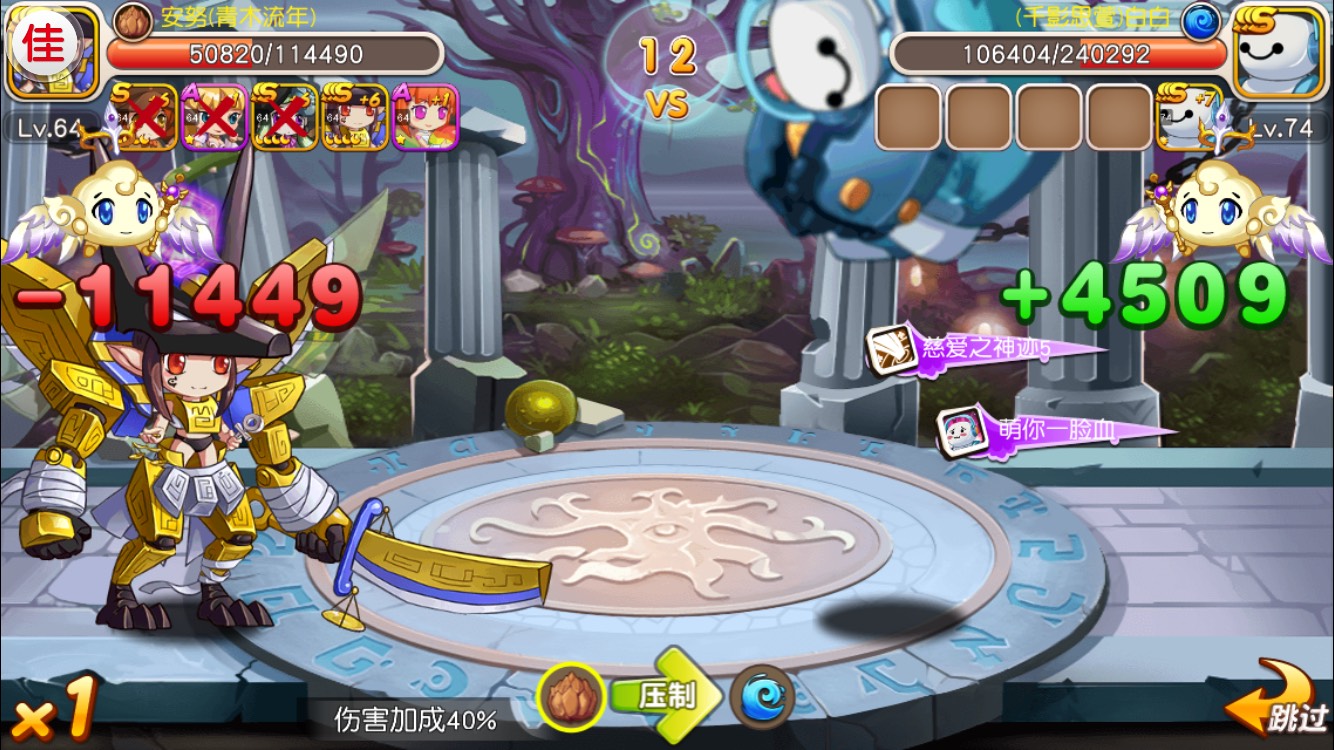Tap the earth element icon beside 压制
The width and height of the screenshot is (1334, 750).
pyautogui.click(x=572, y=697)
